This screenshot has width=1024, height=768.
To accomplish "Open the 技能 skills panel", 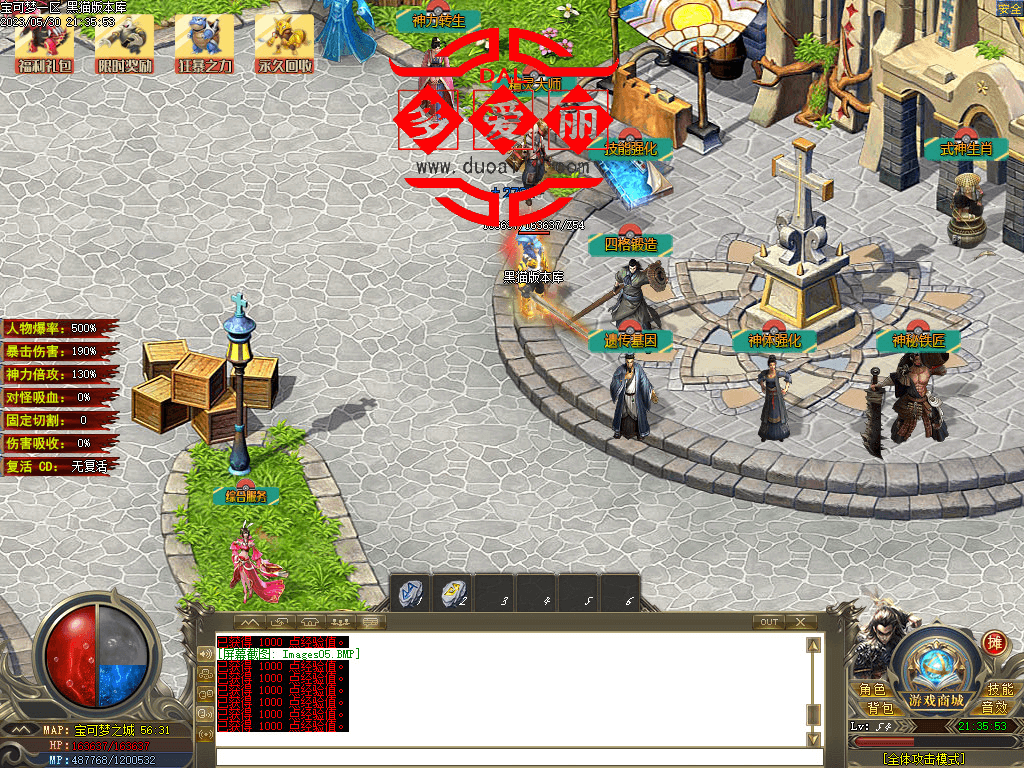I will coord(999,690).
